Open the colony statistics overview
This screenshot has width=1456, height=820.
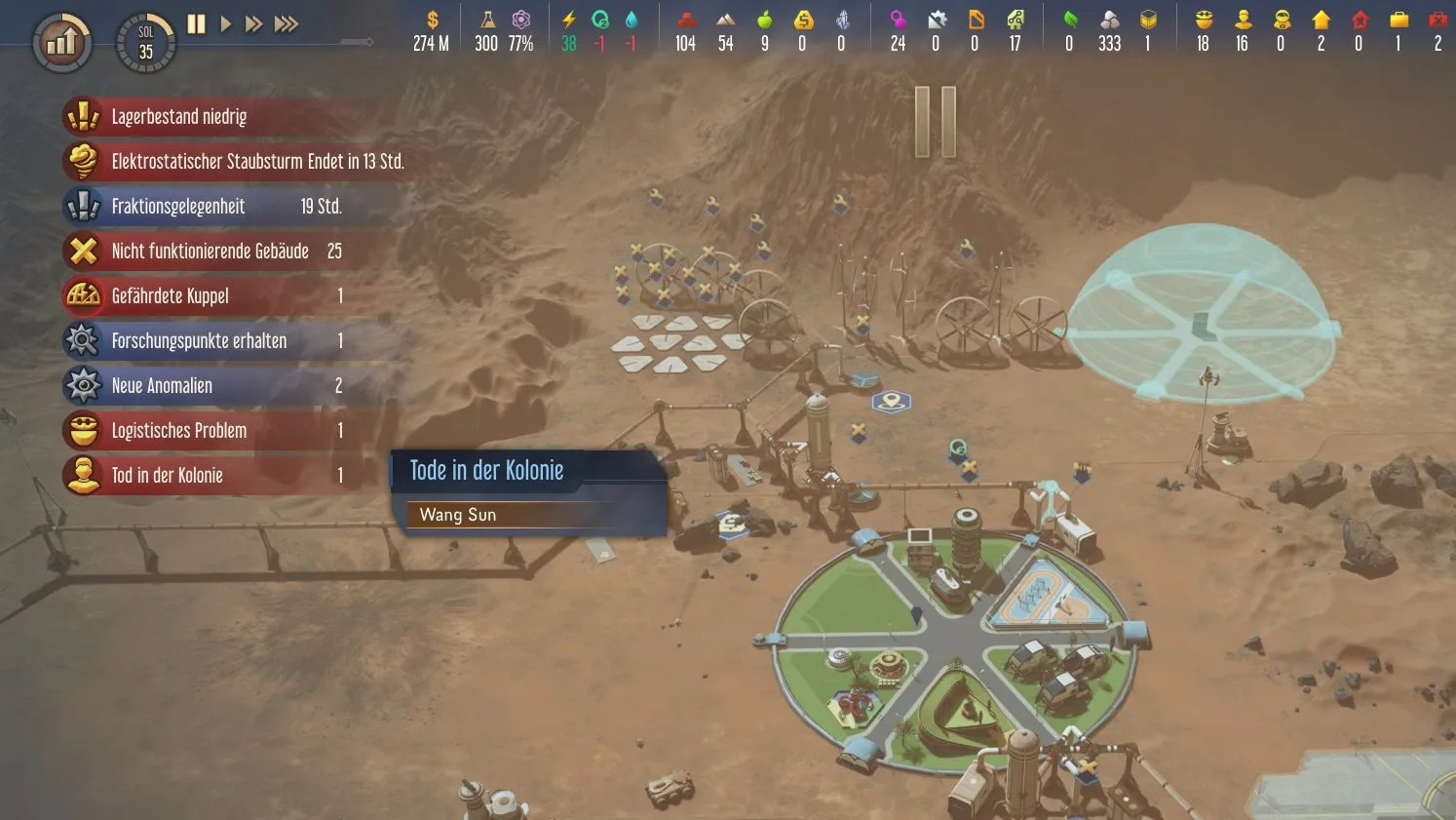(60, 41)
